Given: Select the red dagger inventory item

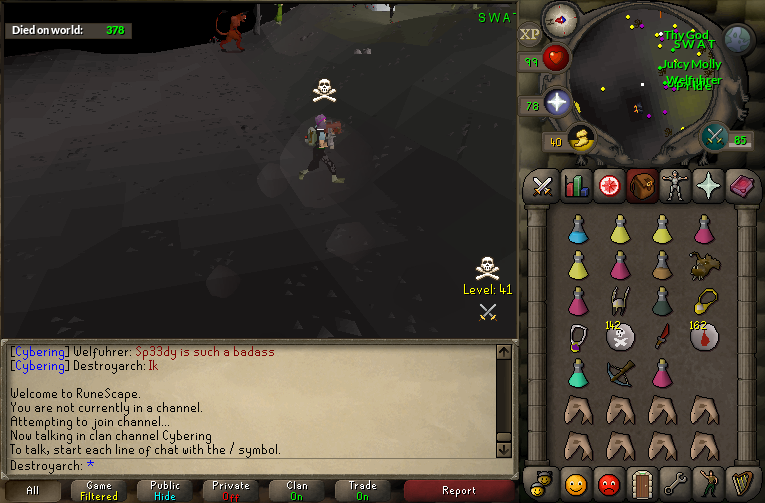Looking at the screenshot, I should (661, 336).
